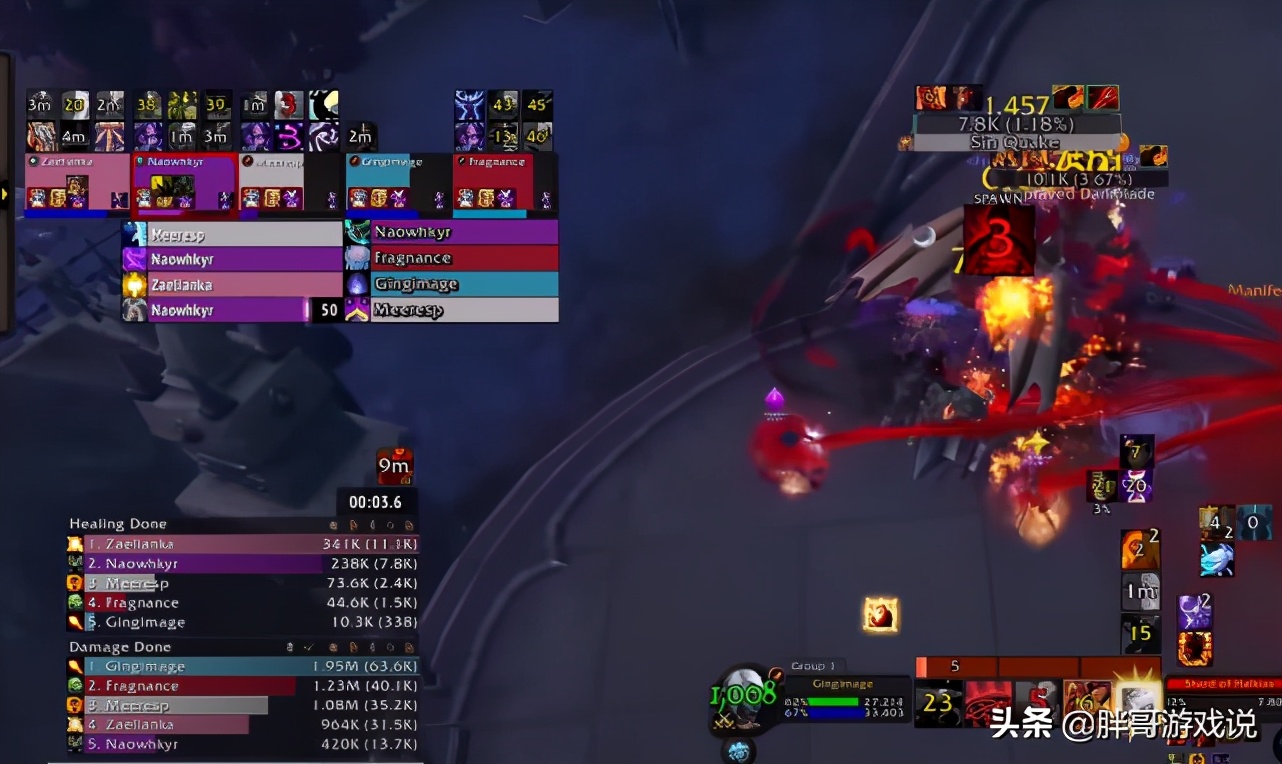Click the report icon on the Healing Done header
The height and width of the screenshot is (764, 1282).
pos(353,524)
